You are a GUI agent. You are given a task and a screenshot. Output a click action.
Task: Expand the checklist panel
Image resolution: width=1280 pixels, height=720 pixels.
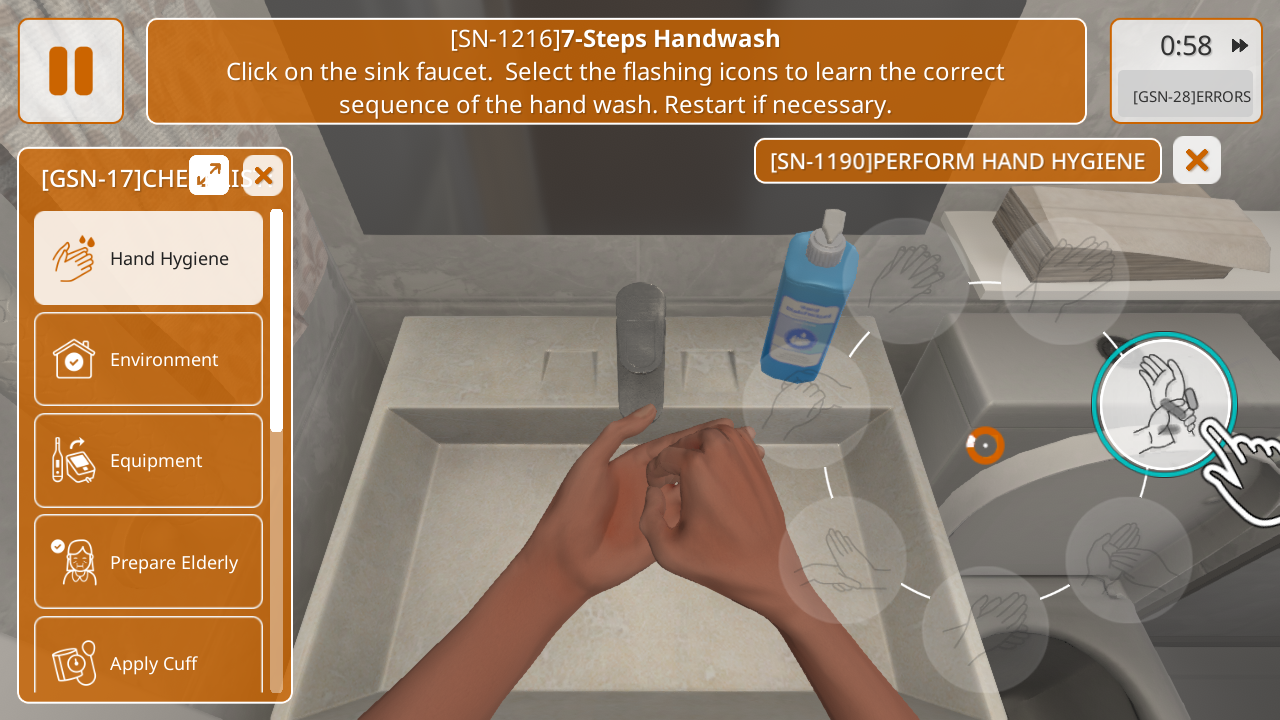[209, 175]
